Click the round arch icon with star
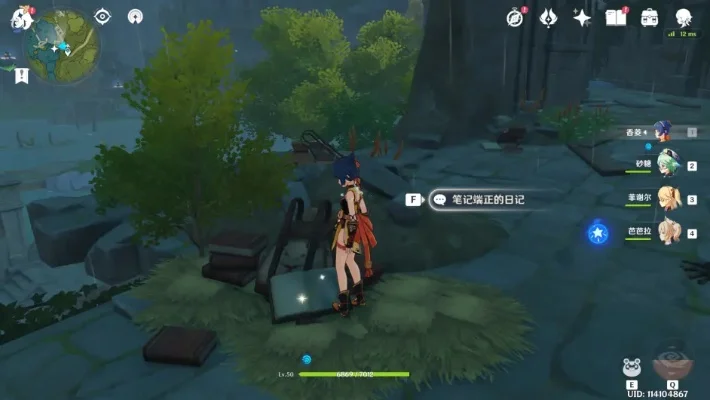The image size is (710, 400). point(136,16)
